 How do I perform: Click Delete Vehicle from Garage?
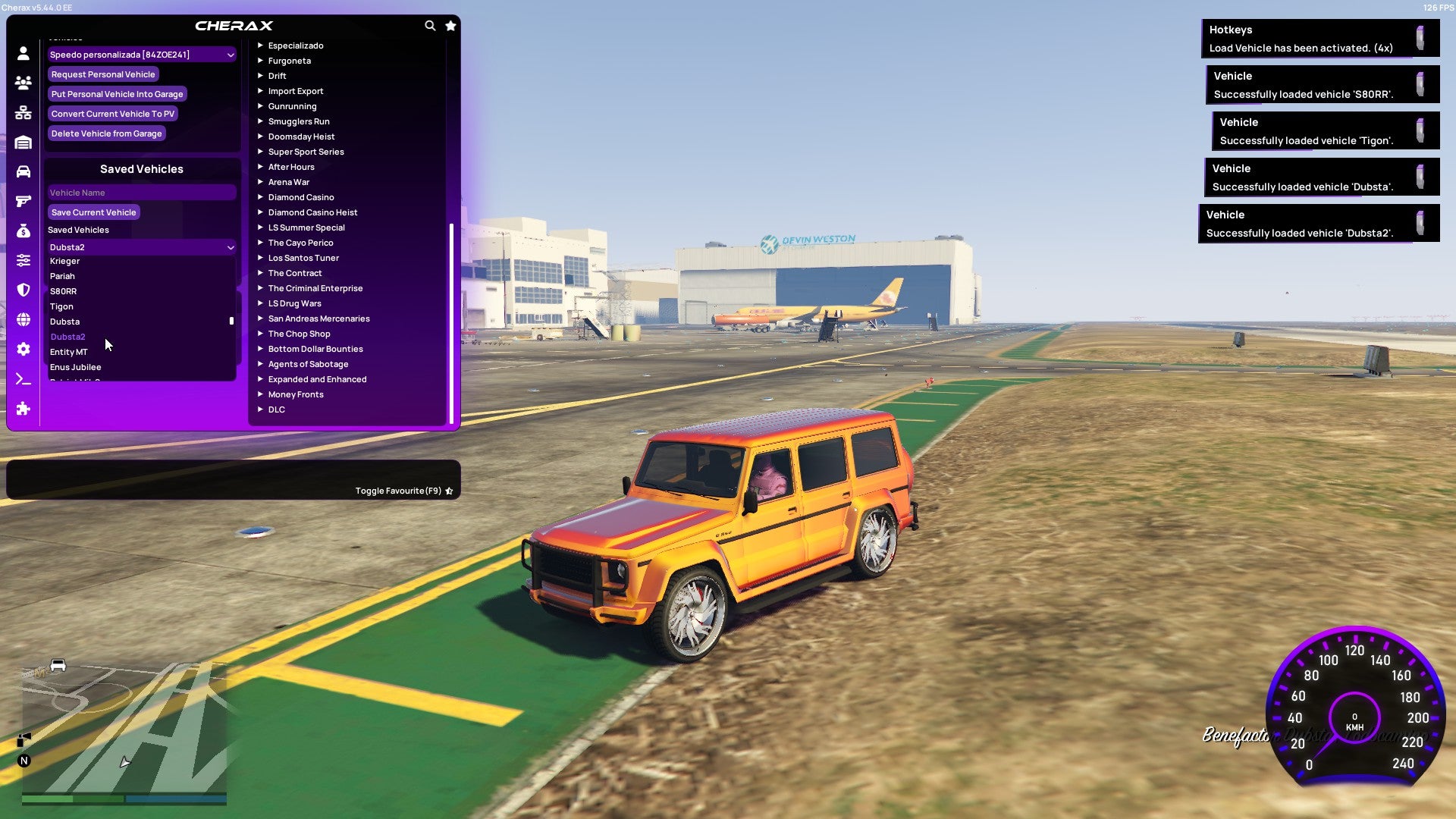point(106,133)
